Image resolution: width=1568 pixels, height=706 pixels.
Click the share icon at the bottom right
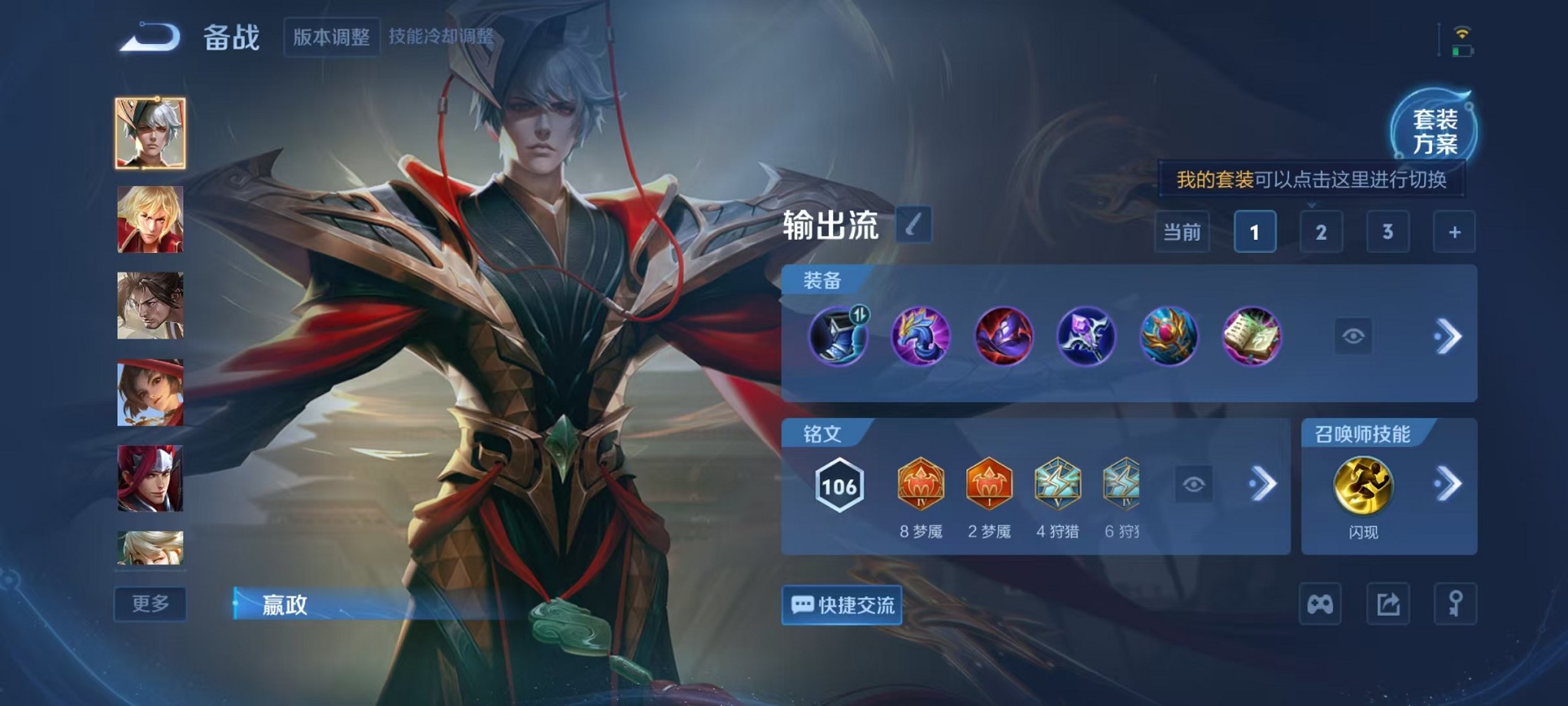point(1387,604)
